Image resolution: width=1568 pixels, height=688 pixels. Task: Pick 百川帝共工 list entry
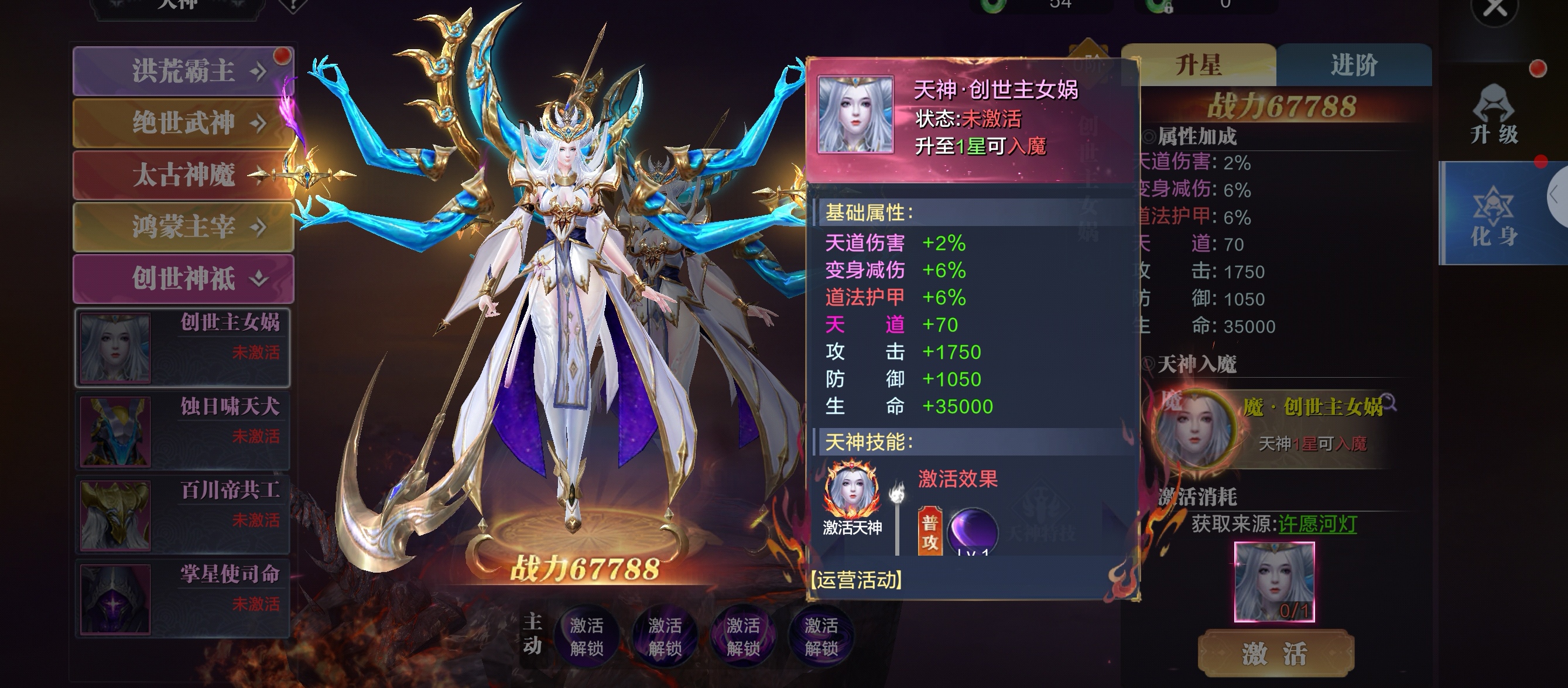pyautogui.click(x=182, y=515)
